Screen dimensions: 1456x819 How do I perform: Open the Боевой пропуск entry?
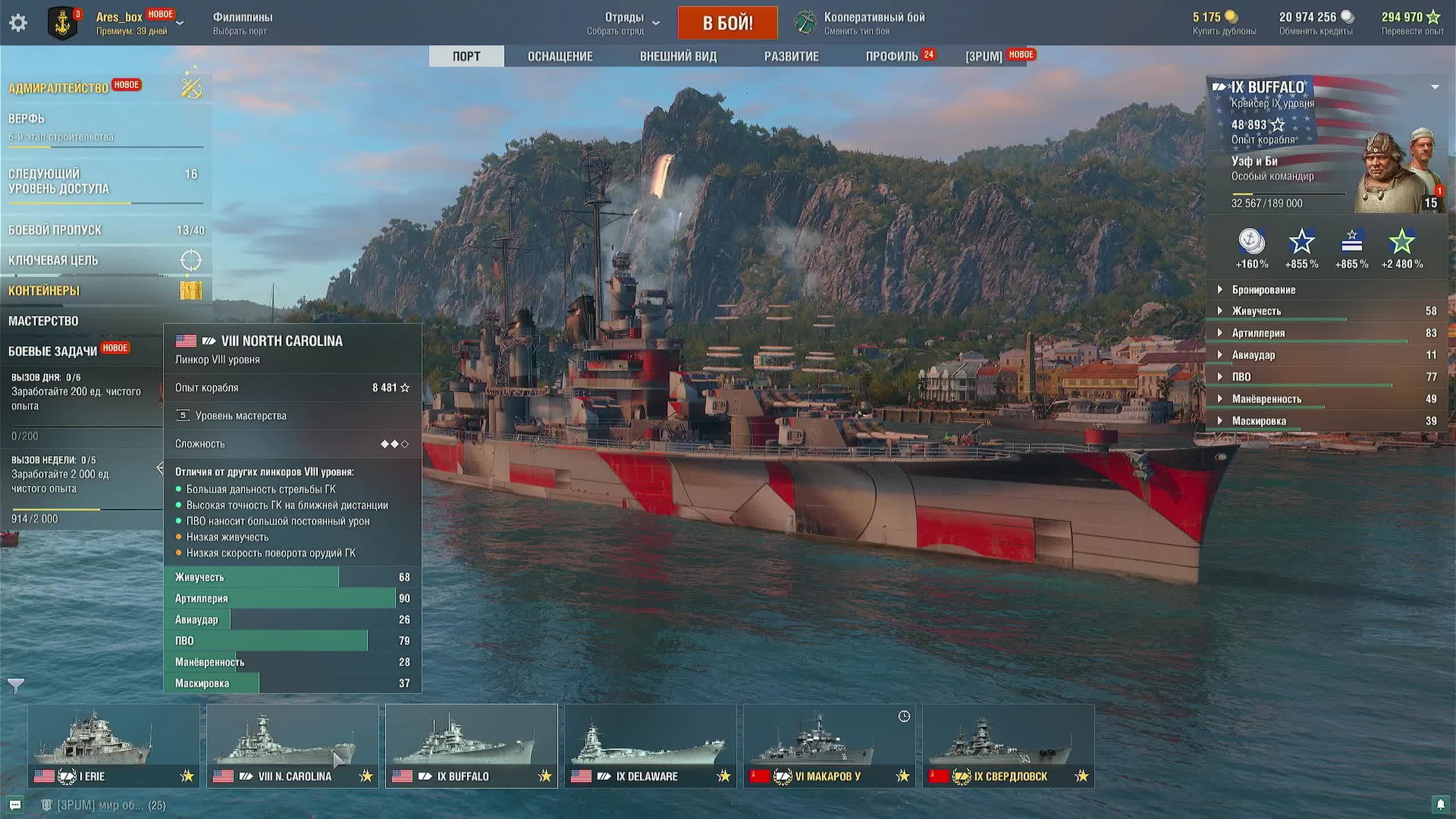pyautogui.click(x=55, y=230)
